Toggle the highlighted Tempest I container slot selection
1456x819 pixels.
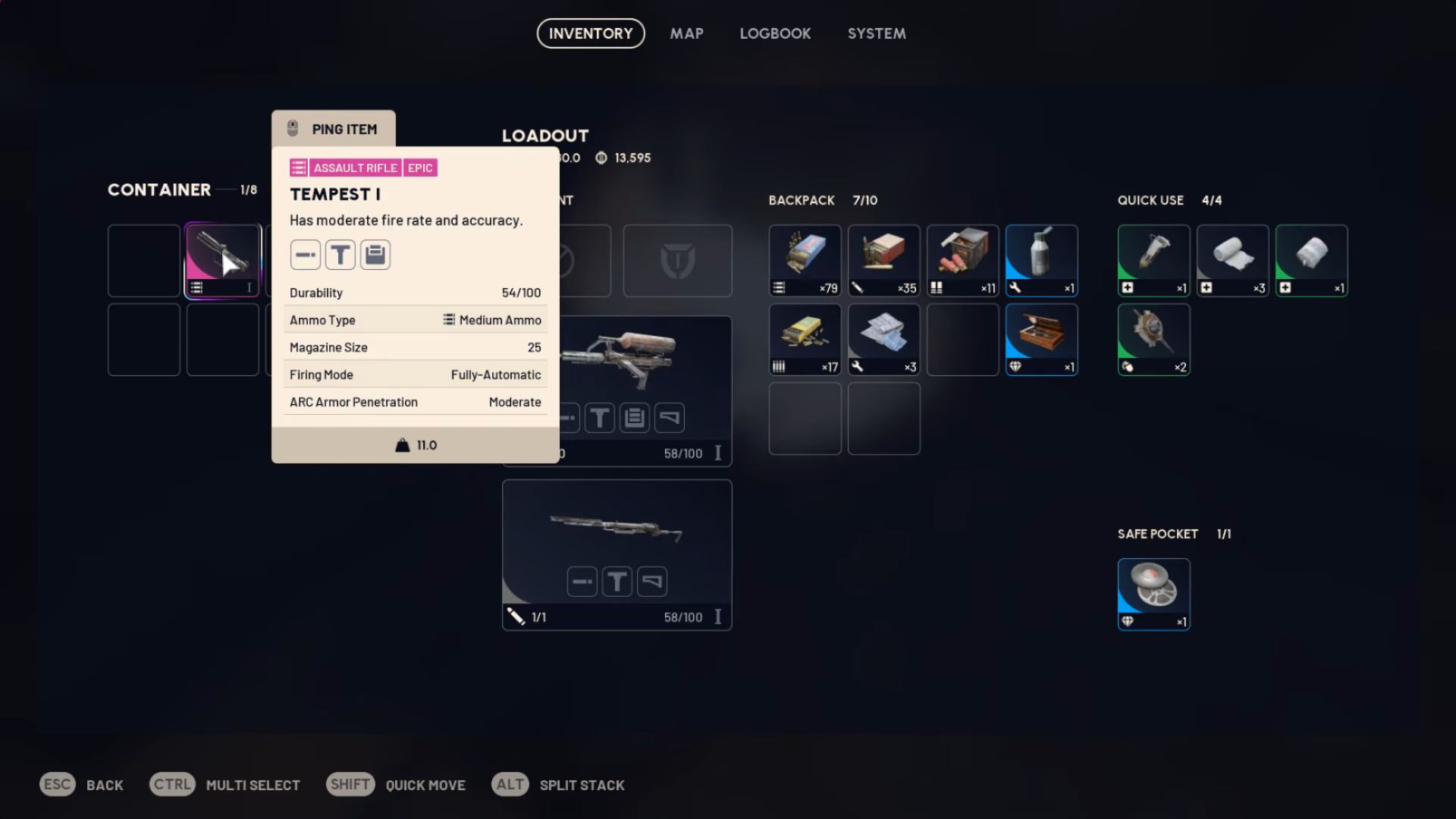223,260
